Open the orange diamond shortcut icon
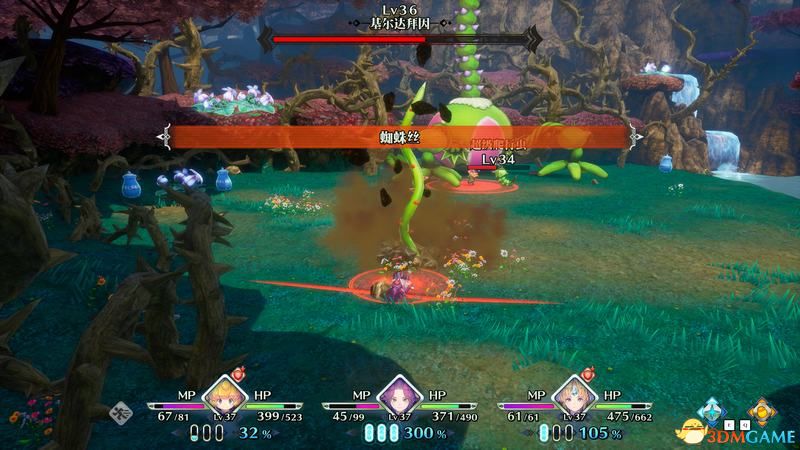The height and width of the screenshot is (450, 800). point(763,409)
